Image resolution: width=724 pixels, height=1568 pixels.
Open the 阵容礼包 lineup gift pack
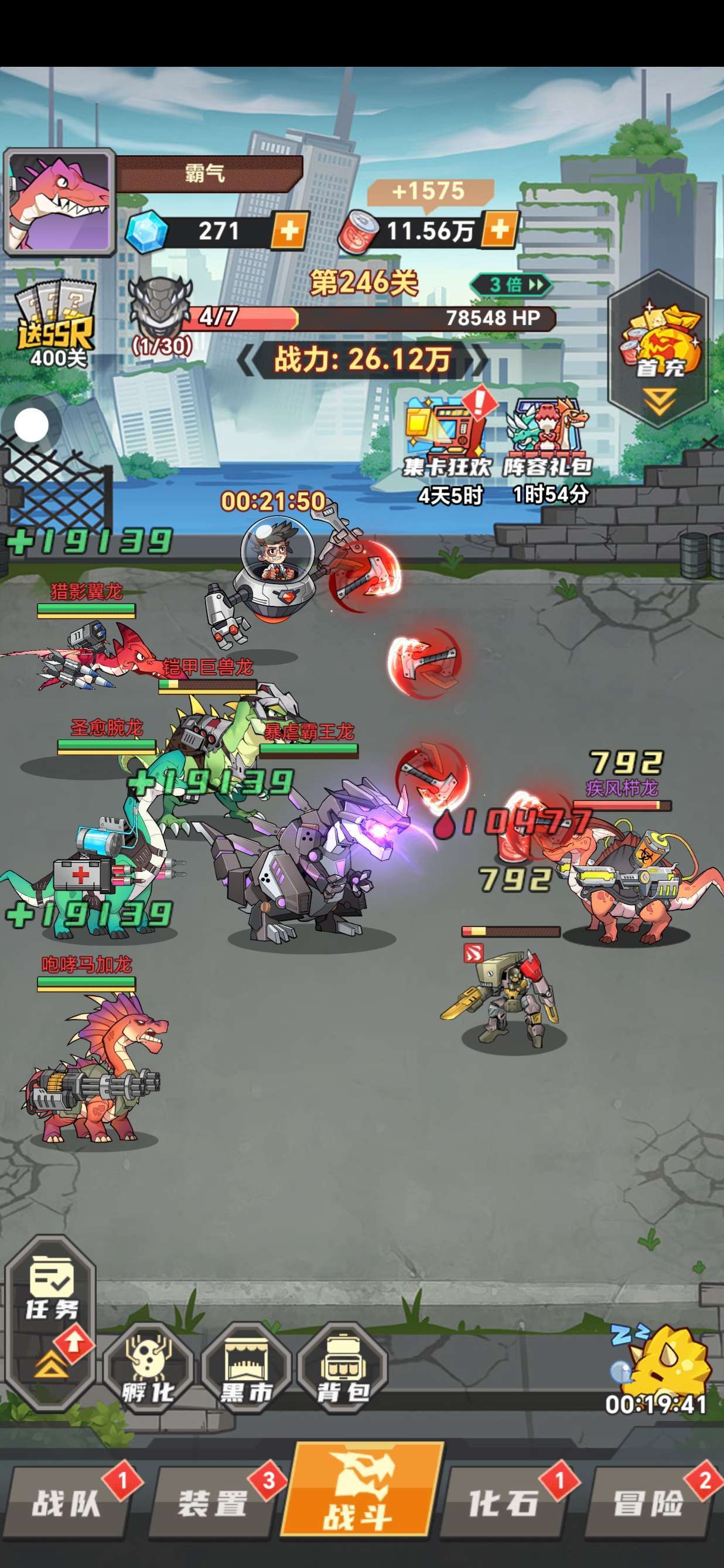point(548,438)
